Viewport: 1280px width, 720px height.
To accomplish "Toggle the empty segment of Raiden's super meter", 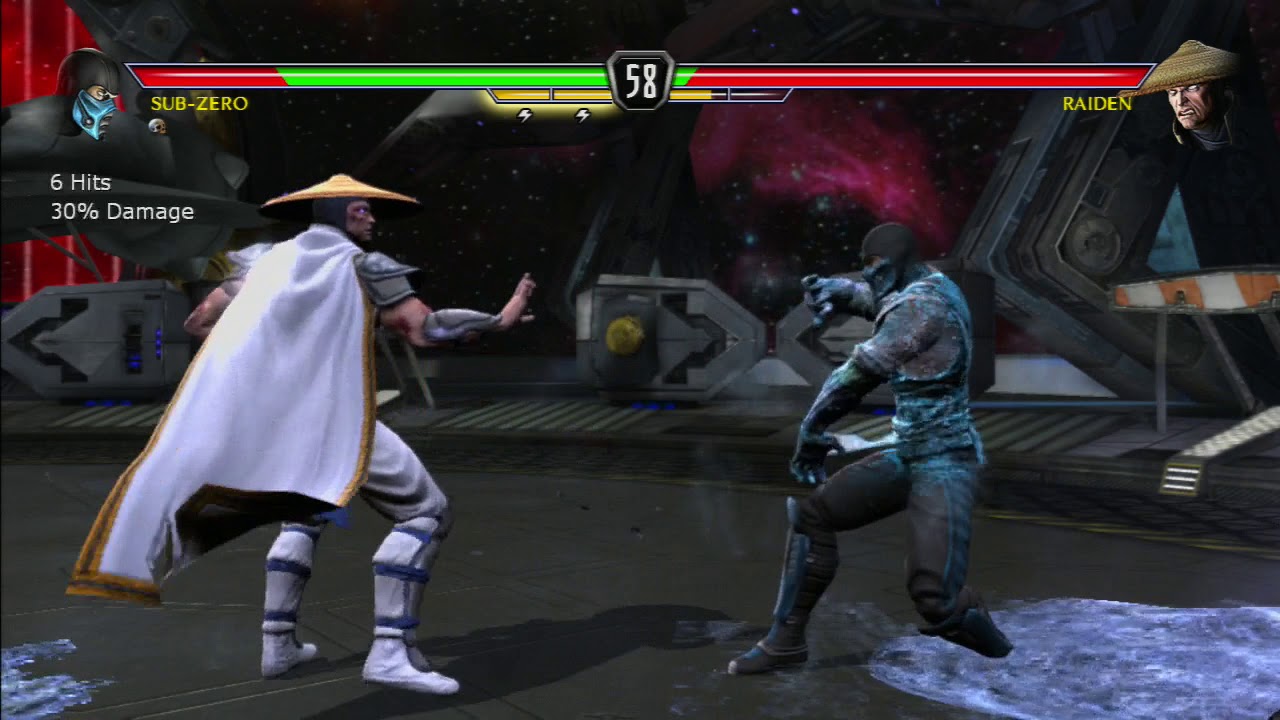I will point(755,95).
